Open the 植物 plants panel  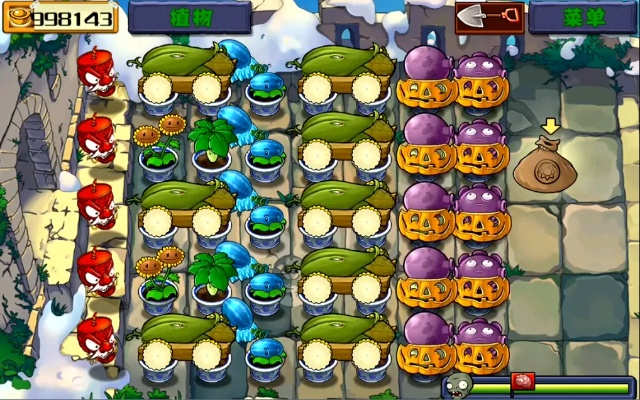coord(189,17)
